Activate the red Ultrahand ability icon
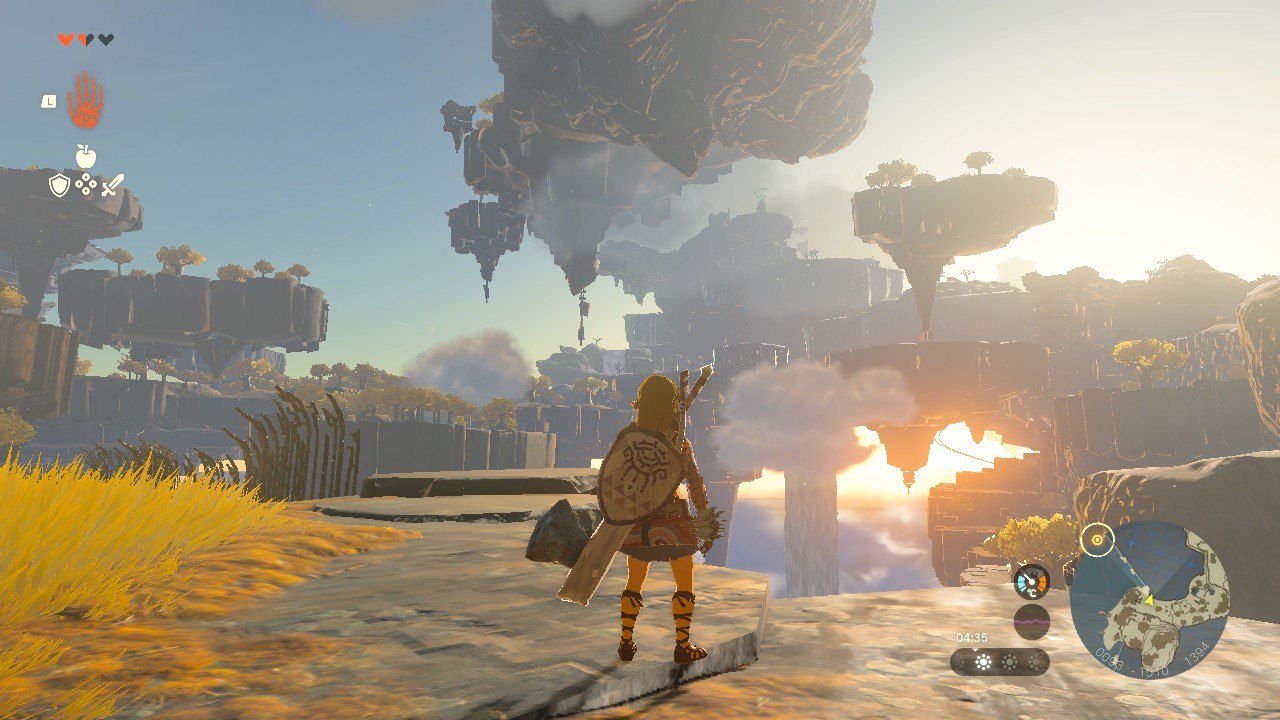 click(86, 101)
